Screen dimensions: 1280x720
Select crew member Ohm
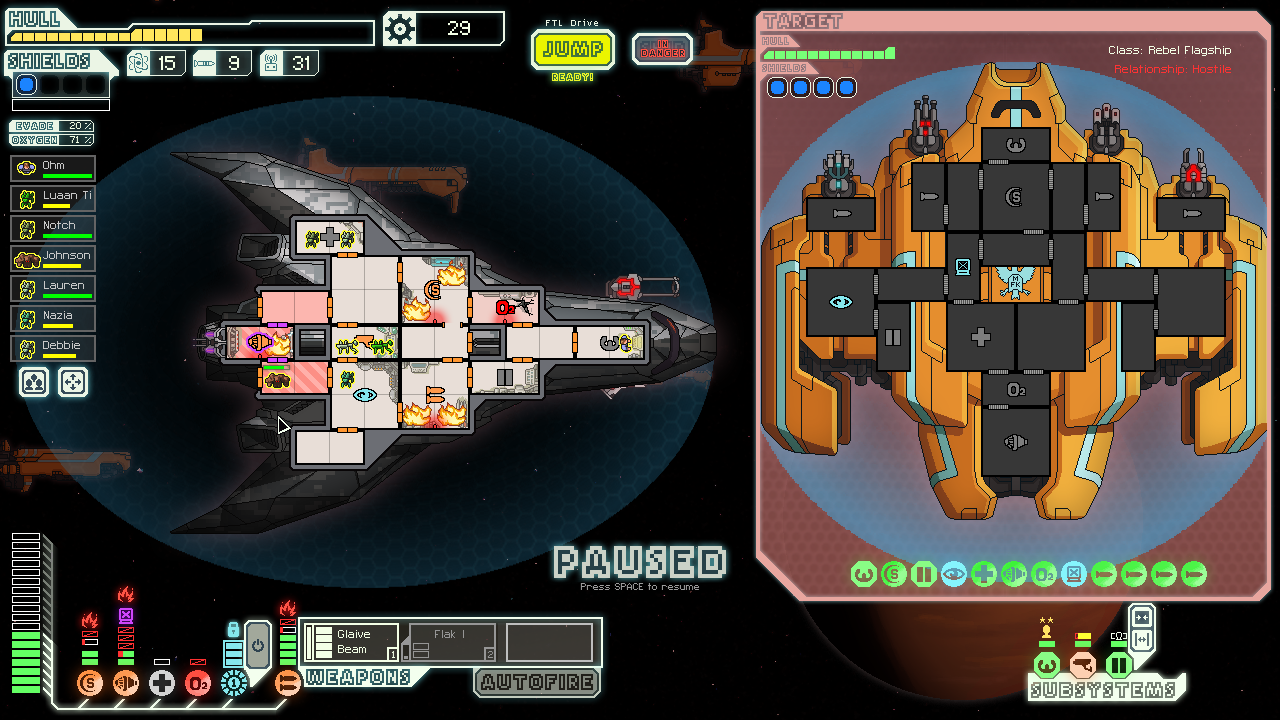coord(54,168)
